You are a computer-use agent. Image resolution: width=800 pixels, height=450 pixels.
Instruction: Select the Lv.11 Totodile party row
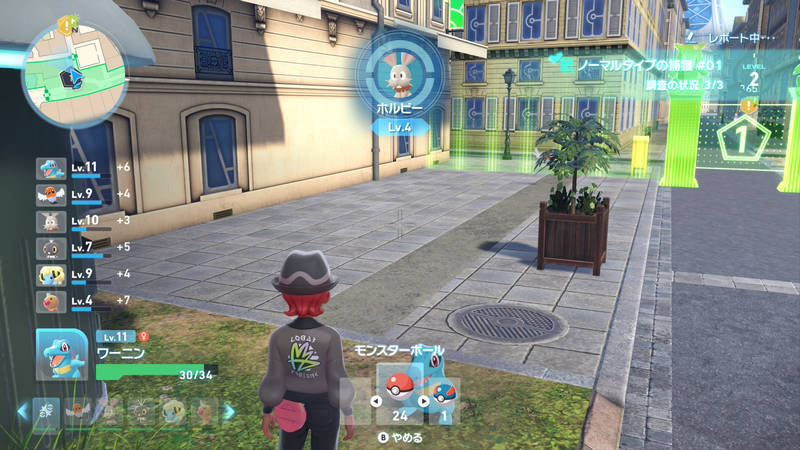coord(84,169)
